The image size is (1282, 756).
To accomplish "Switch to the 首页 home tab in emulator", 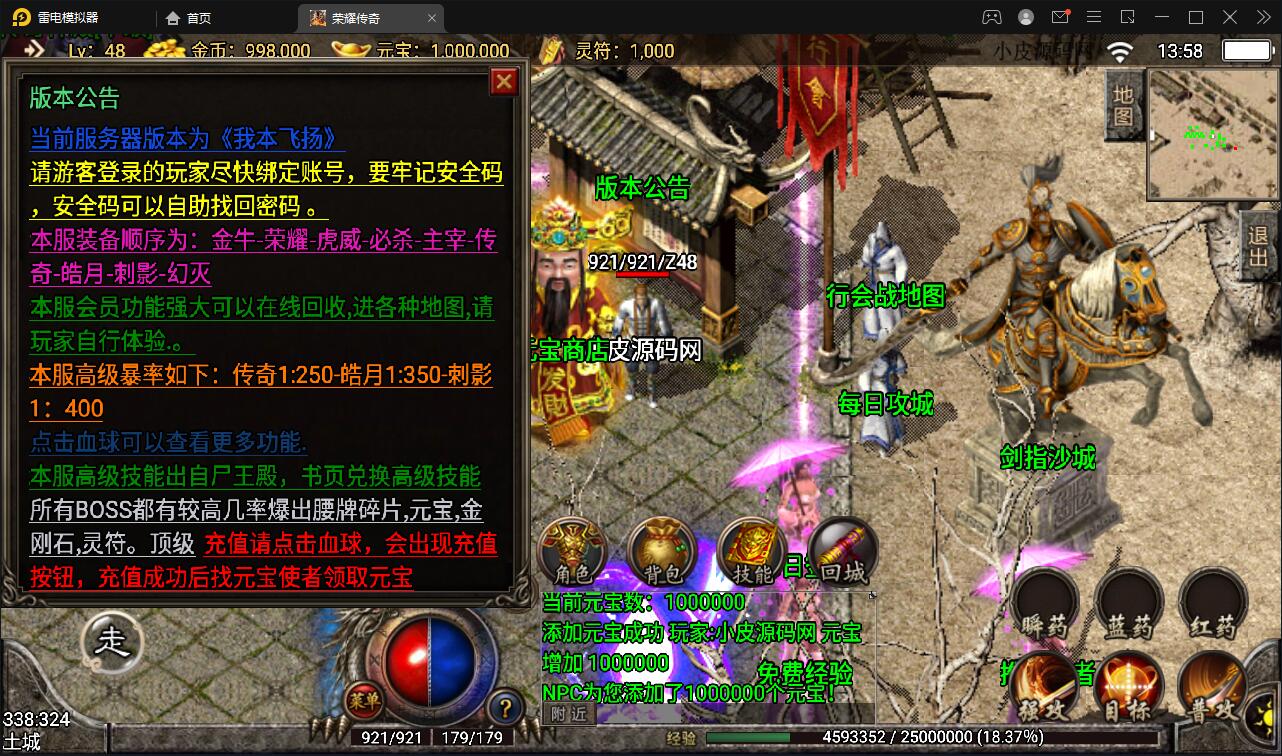I will pyautogui.click(x=189, y=18).
